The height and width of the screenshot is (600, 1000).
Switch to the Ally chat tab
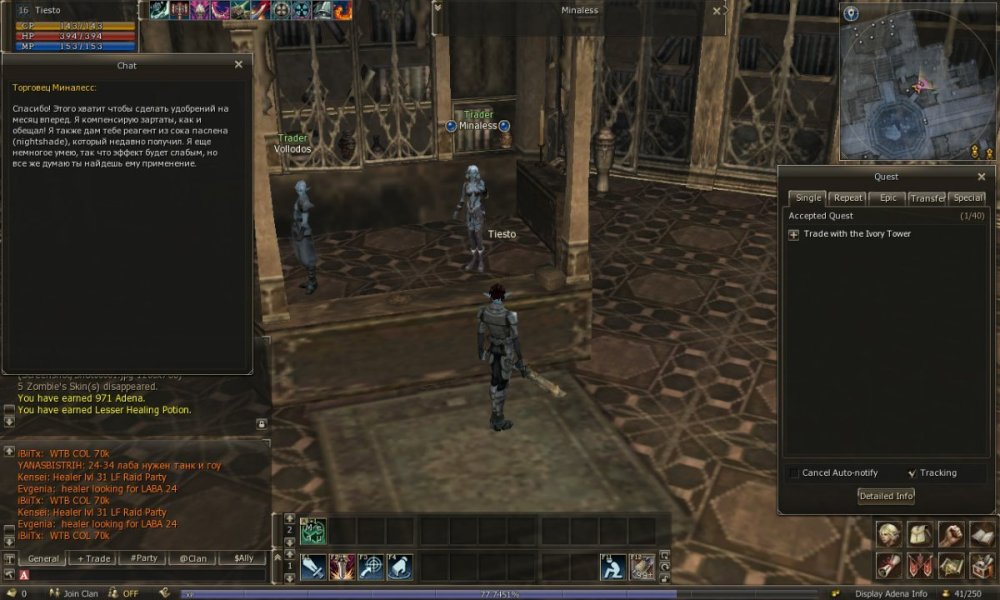243,559
